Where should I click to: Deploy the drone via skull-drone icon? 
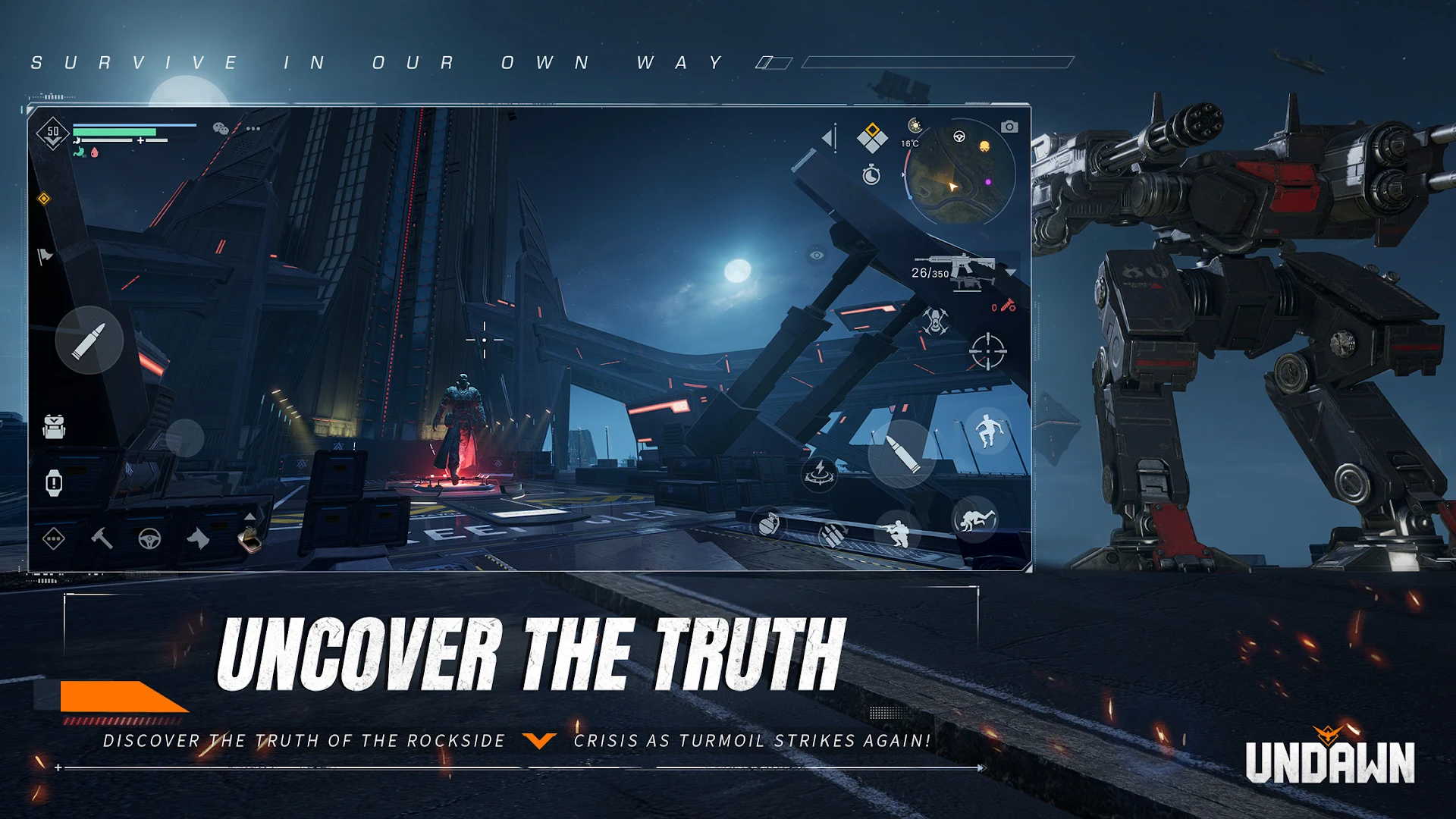click(935, 321)
